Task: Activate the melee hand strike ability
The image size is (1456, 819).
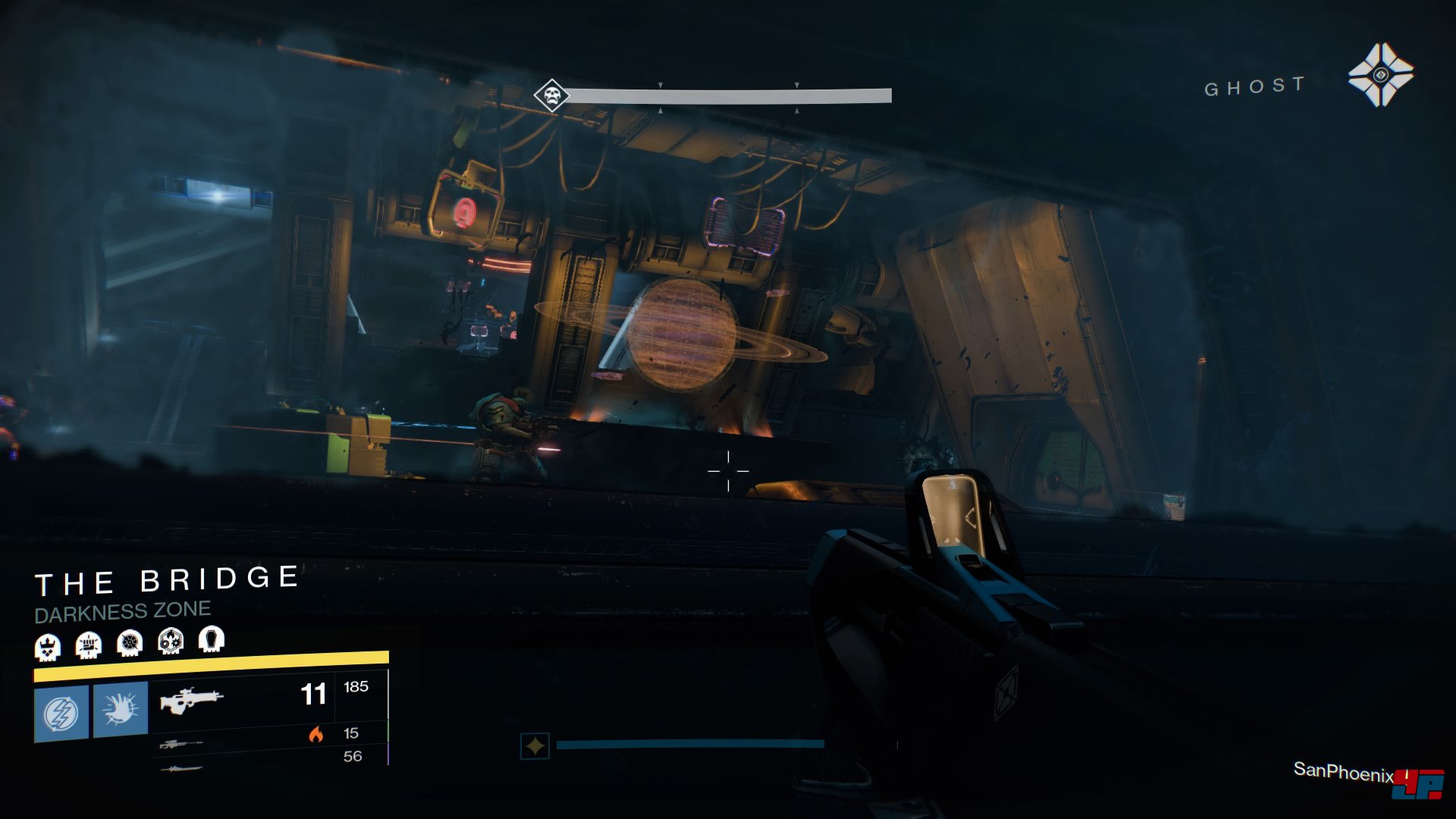Action: pyautogui.click(x=120, y=709)
